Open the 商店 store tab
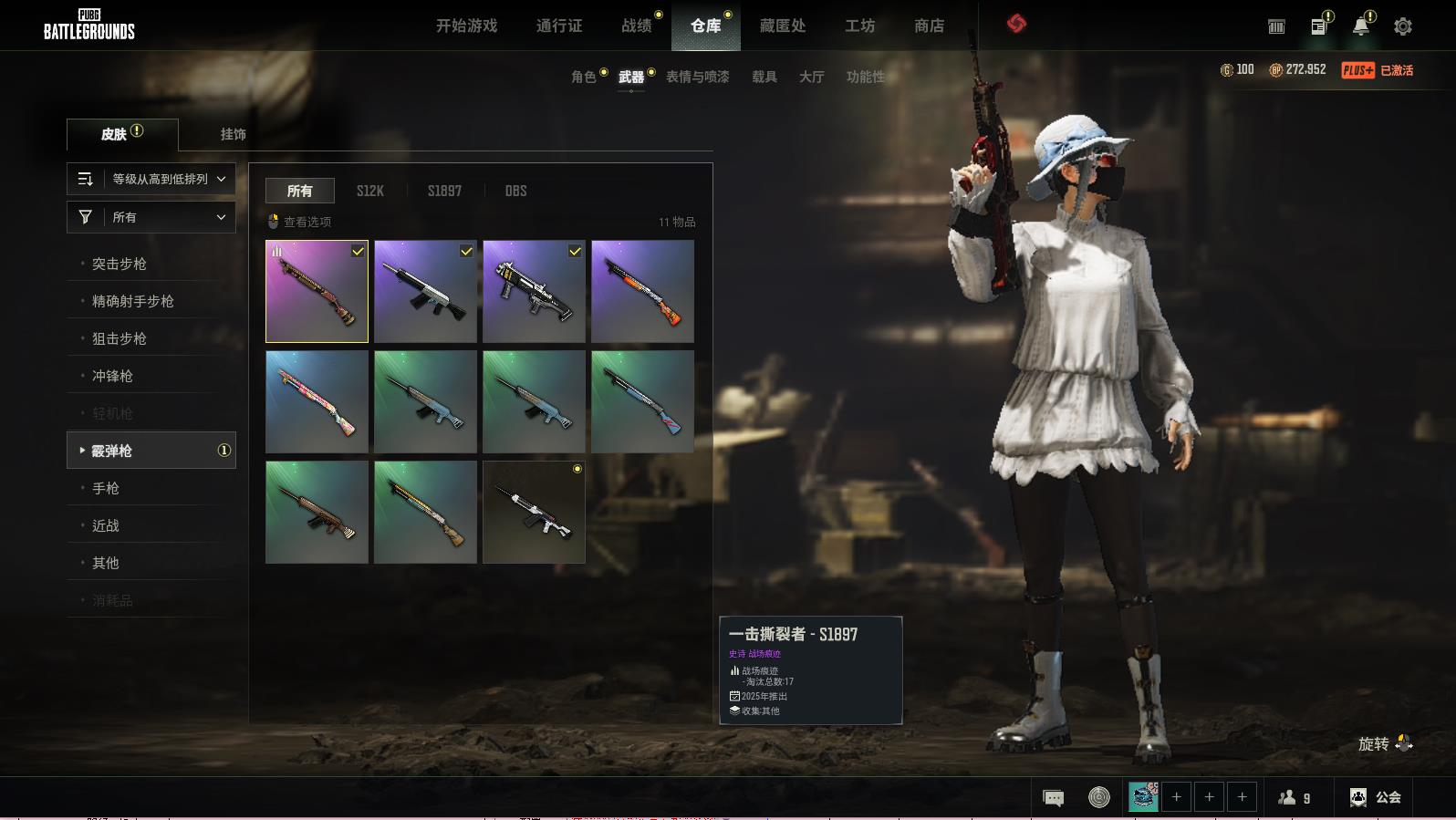Screen dimensions: 1456x820 tap(929, 26)
